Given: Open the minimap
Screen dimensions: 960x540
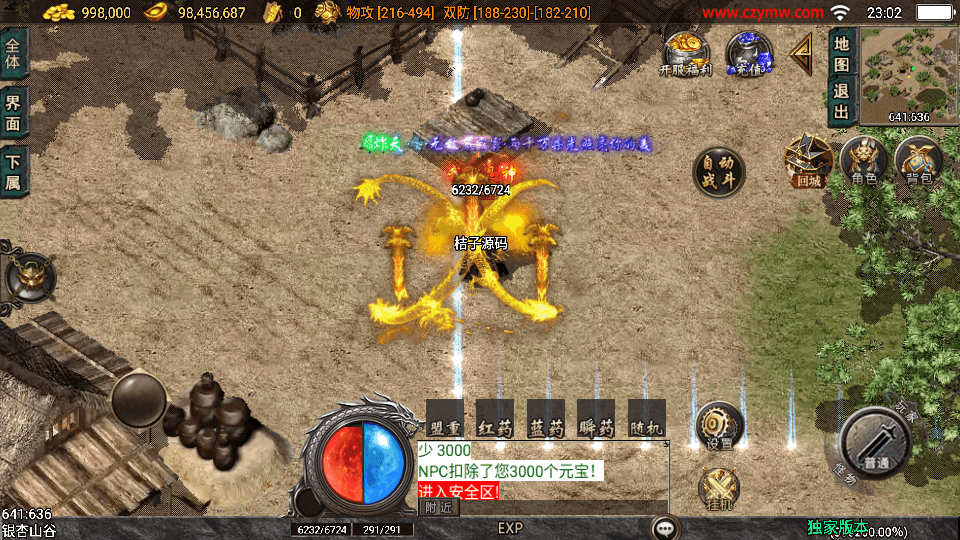Looking at the screenshot, I should (895, 74).
